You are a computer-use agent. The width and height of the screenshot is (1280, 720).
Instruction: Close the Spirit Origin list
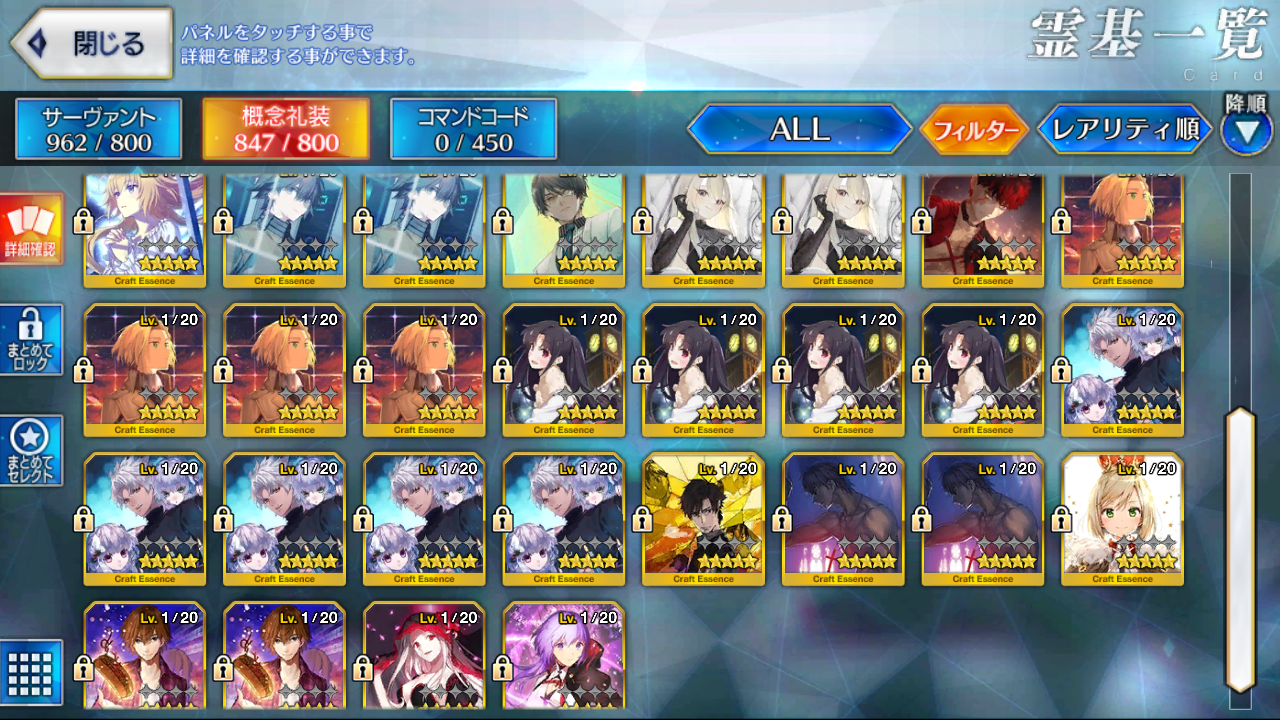[92, 44]
